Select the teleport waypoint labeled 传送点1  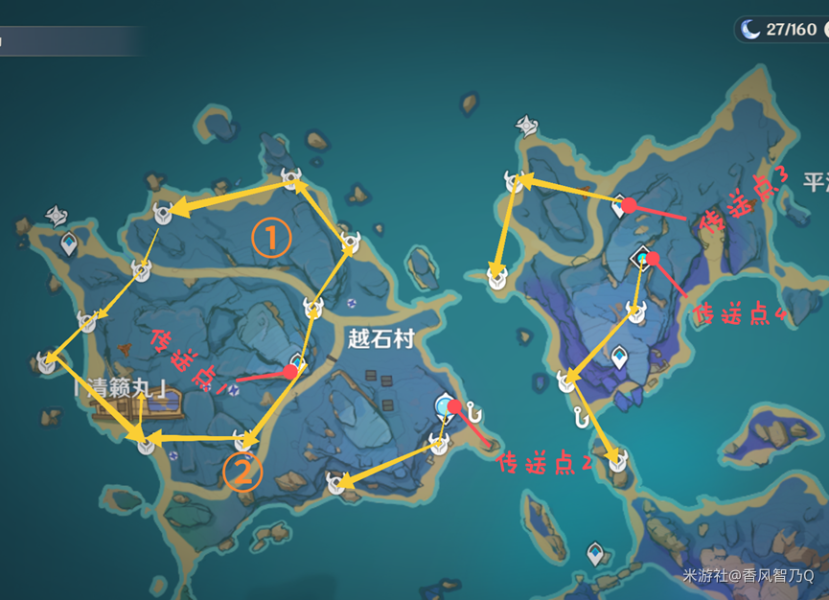click(x=297, y=362)
